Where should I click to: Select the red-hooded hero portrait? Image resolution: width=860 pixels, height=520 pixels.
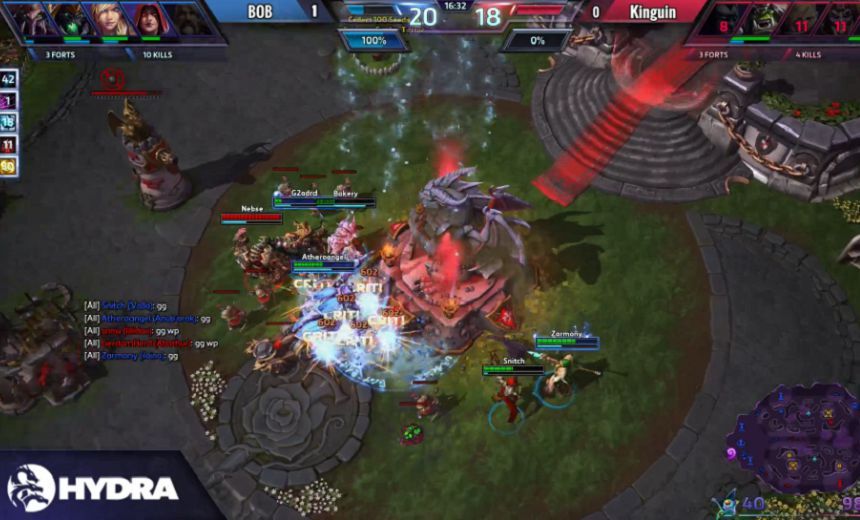145,20
